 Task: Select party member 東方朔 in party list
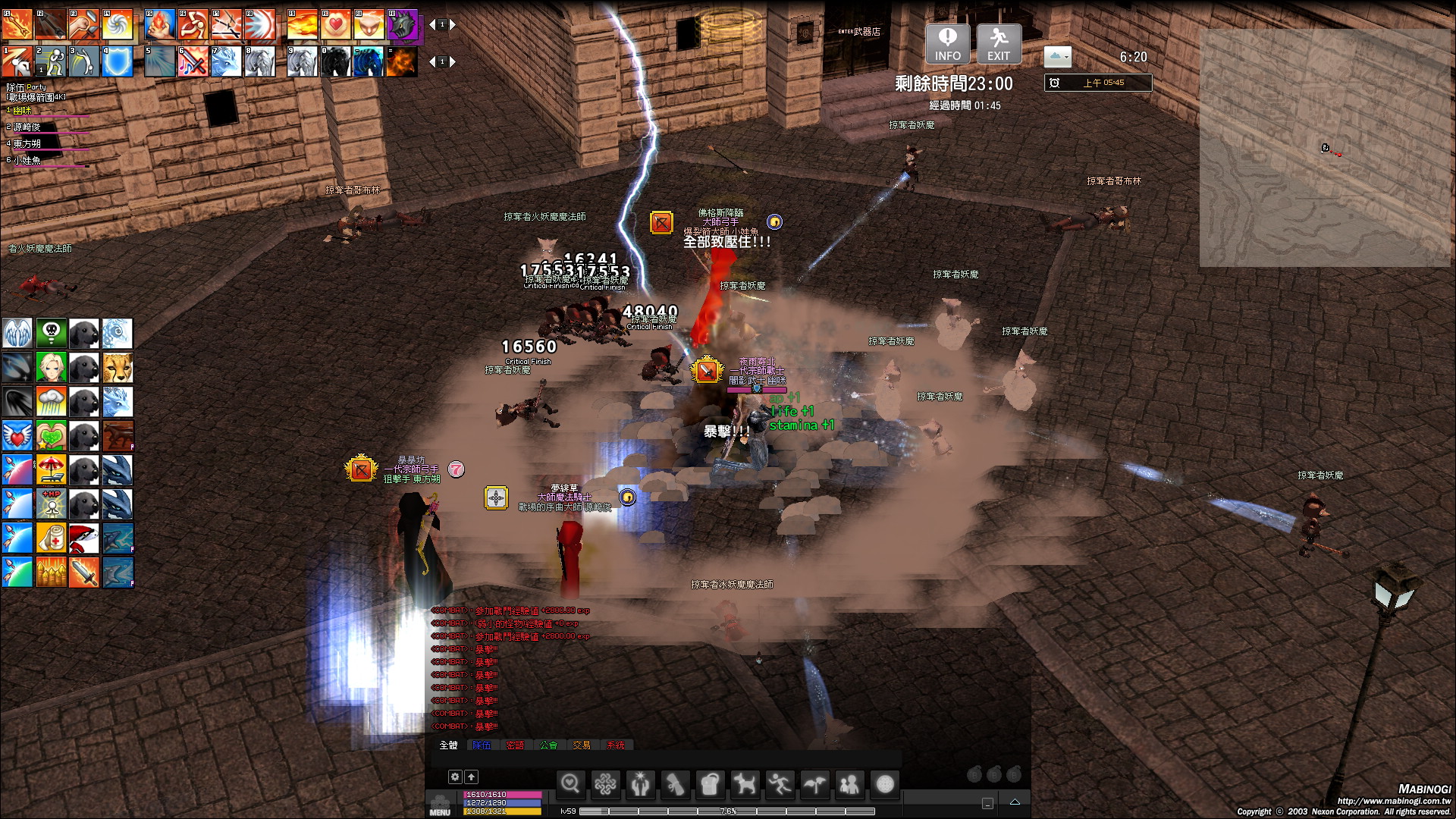27,143
